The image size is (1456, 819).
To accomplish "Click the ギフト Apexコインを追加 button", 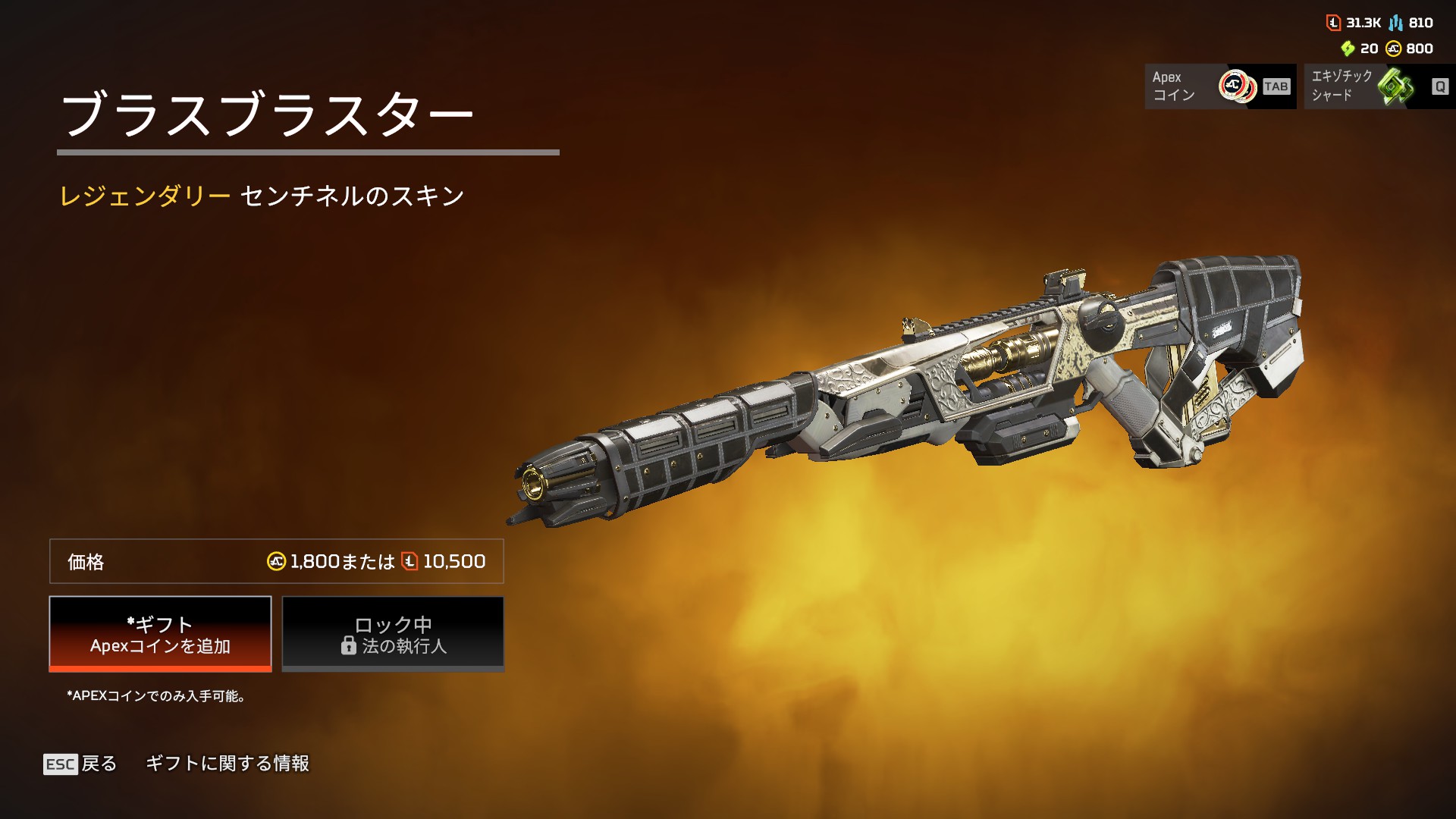I will tap(160, 634).
